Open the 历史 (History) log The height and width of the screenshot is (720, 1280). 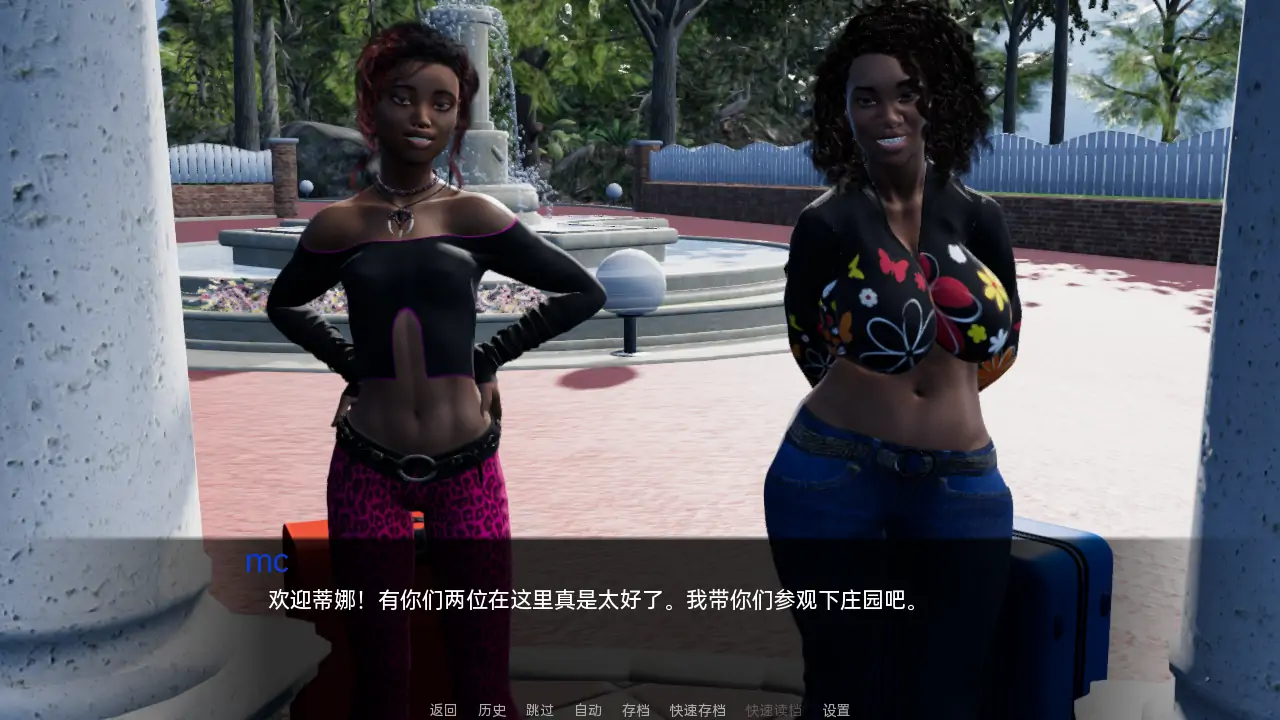point(492,710)
